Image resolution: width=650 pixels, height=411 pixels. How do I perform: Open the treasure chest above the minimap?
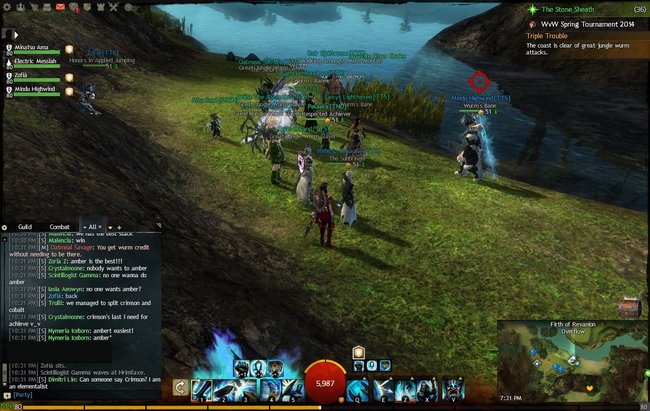(628, 306)
